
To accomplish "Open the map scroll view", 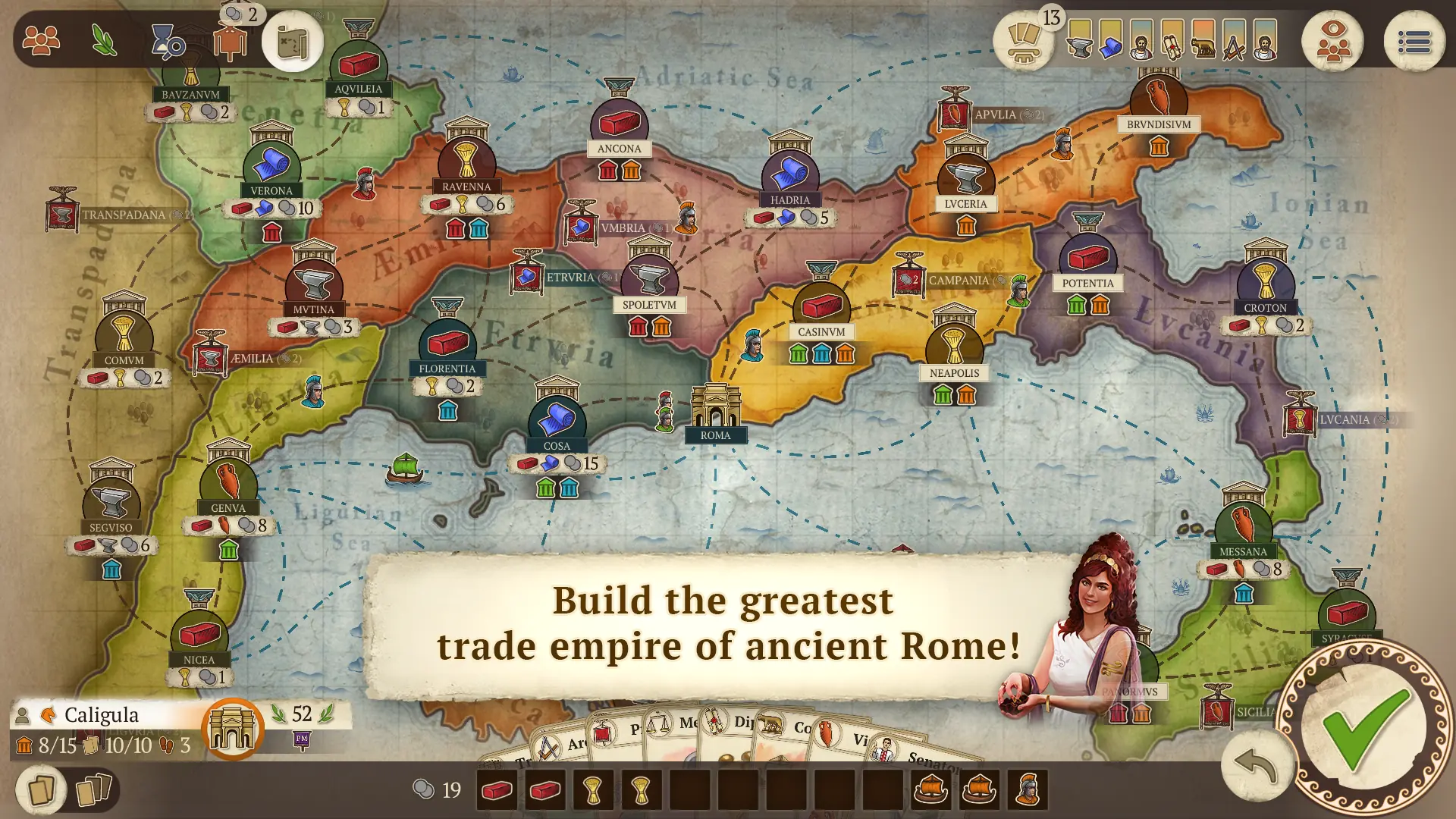I will point(293,42).
